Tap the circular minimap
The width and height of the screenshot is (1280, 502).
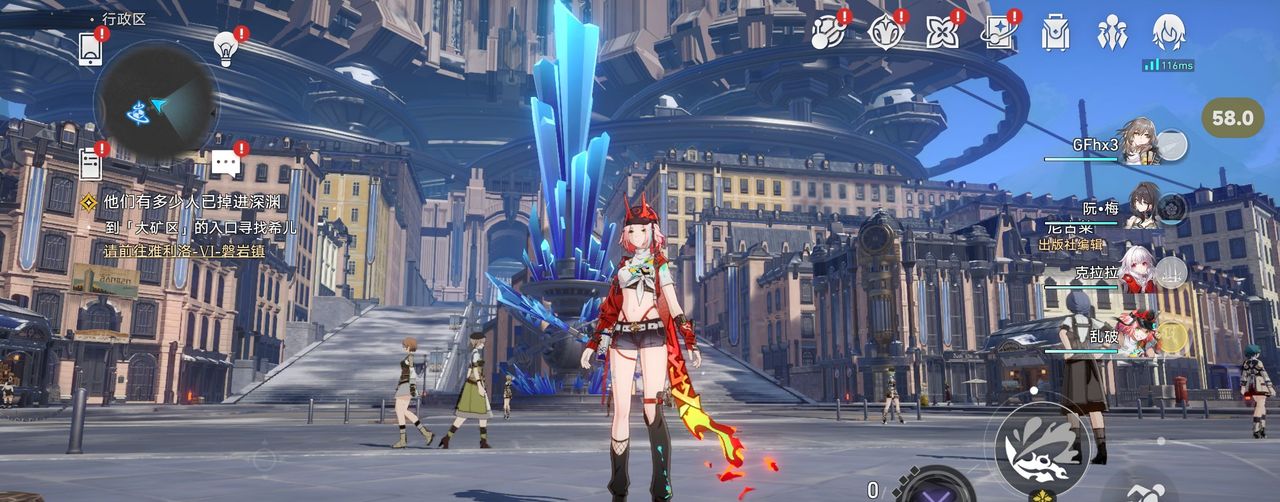(156, 104)
